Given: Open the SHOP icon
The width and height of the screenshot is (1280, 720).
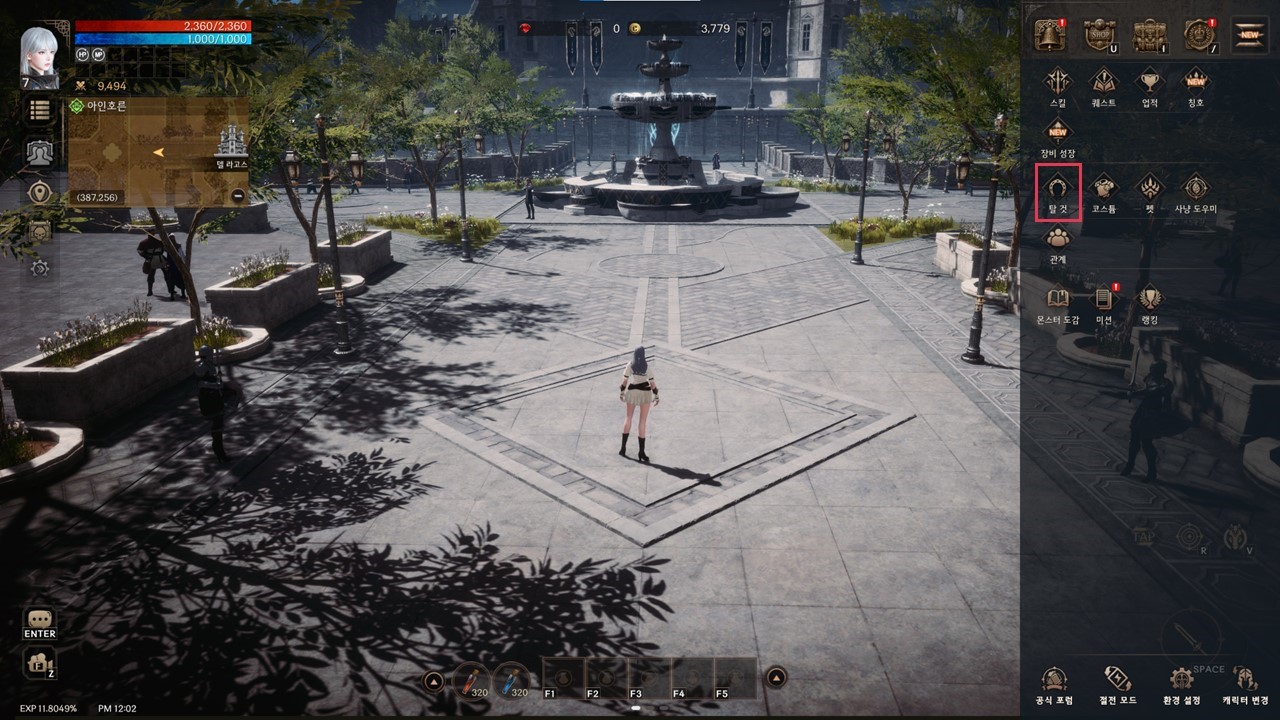Looking at the screenshot, I should [1100, 36].
